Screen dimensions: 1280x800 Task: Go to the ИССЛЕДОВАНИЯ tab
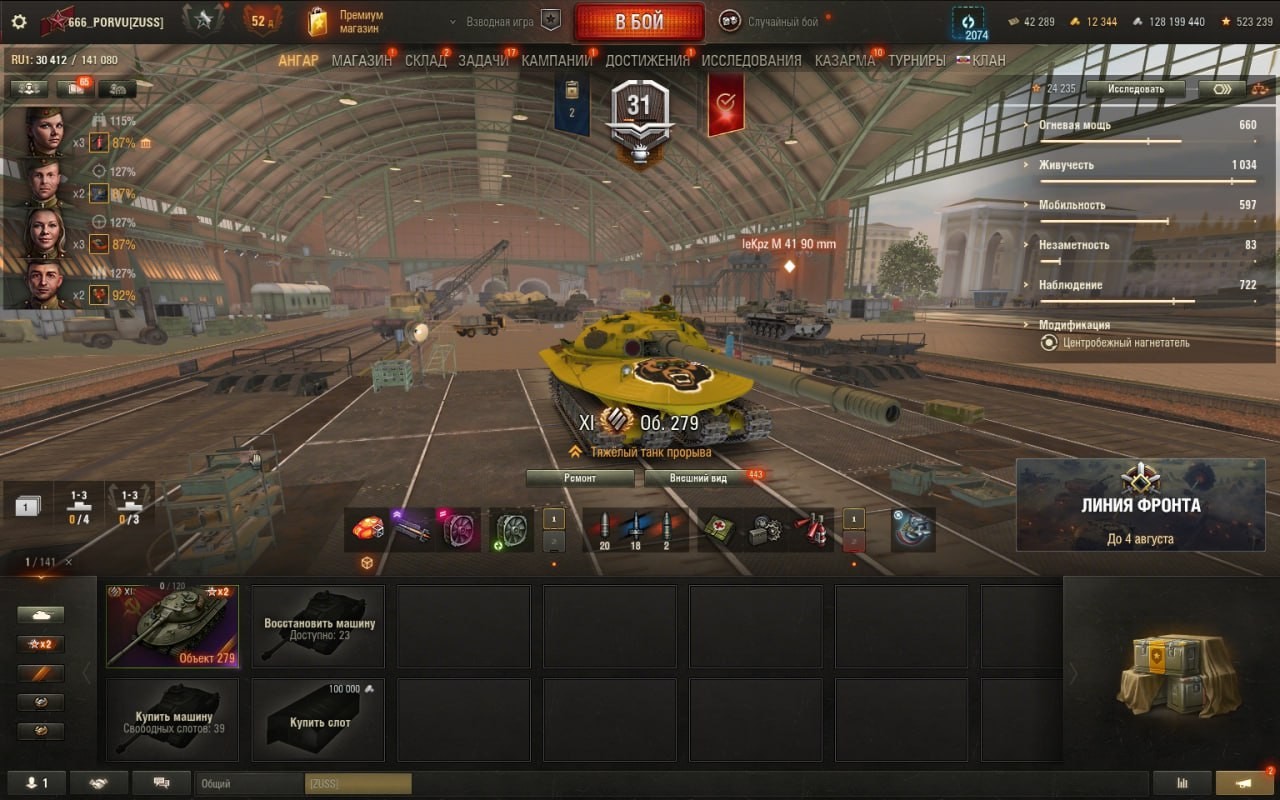[x=751, y=60]
